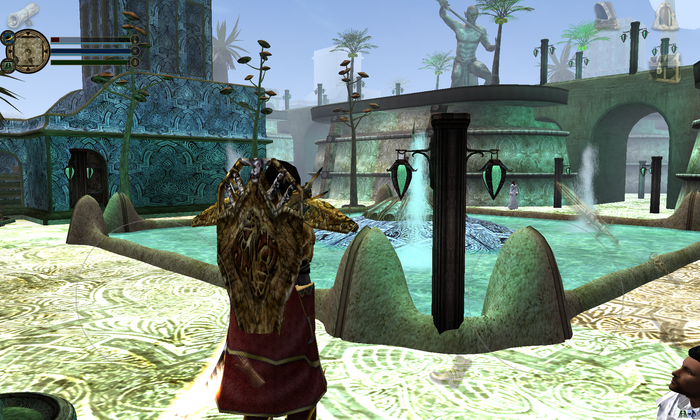Click the small icon beside green bar

point(135,62)
